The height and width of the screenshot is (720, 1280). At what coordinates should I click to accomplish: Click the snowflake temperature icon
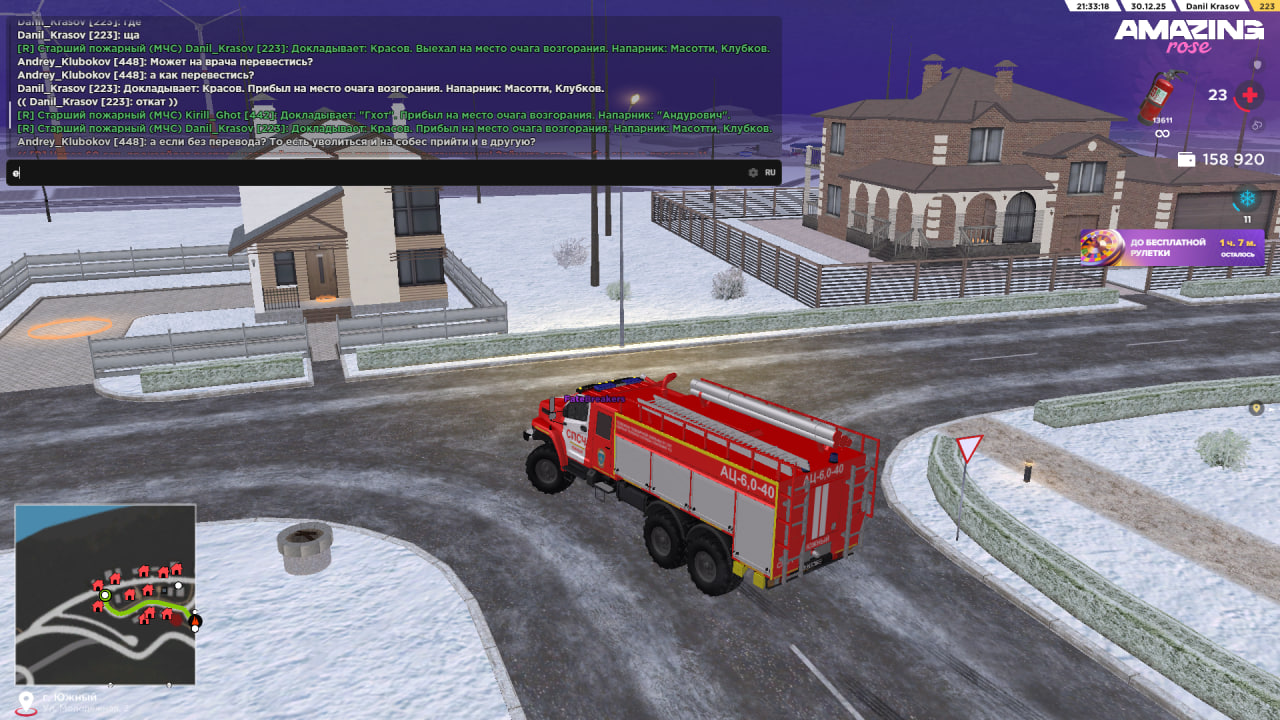[1247, 198]
